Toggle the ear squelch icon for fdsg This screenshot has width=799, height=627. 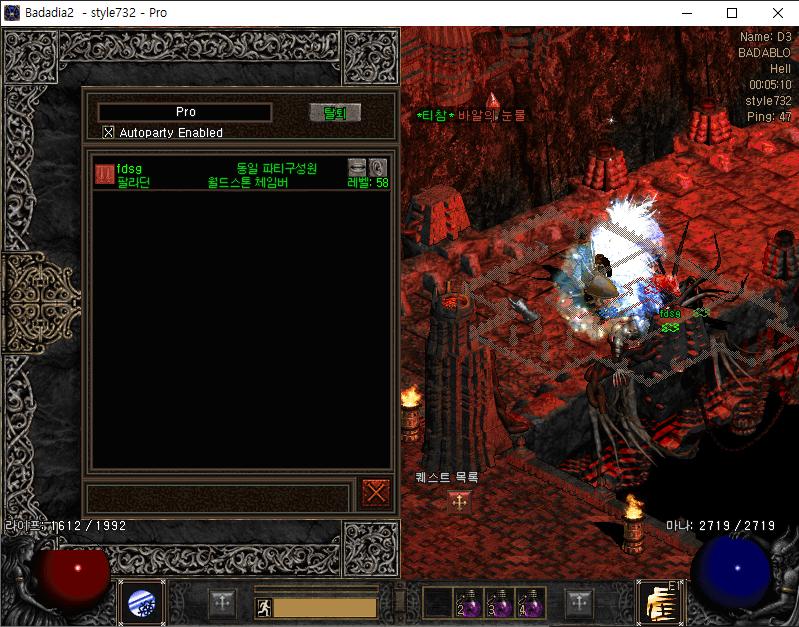pyautogui.click(x=377, y=167)
